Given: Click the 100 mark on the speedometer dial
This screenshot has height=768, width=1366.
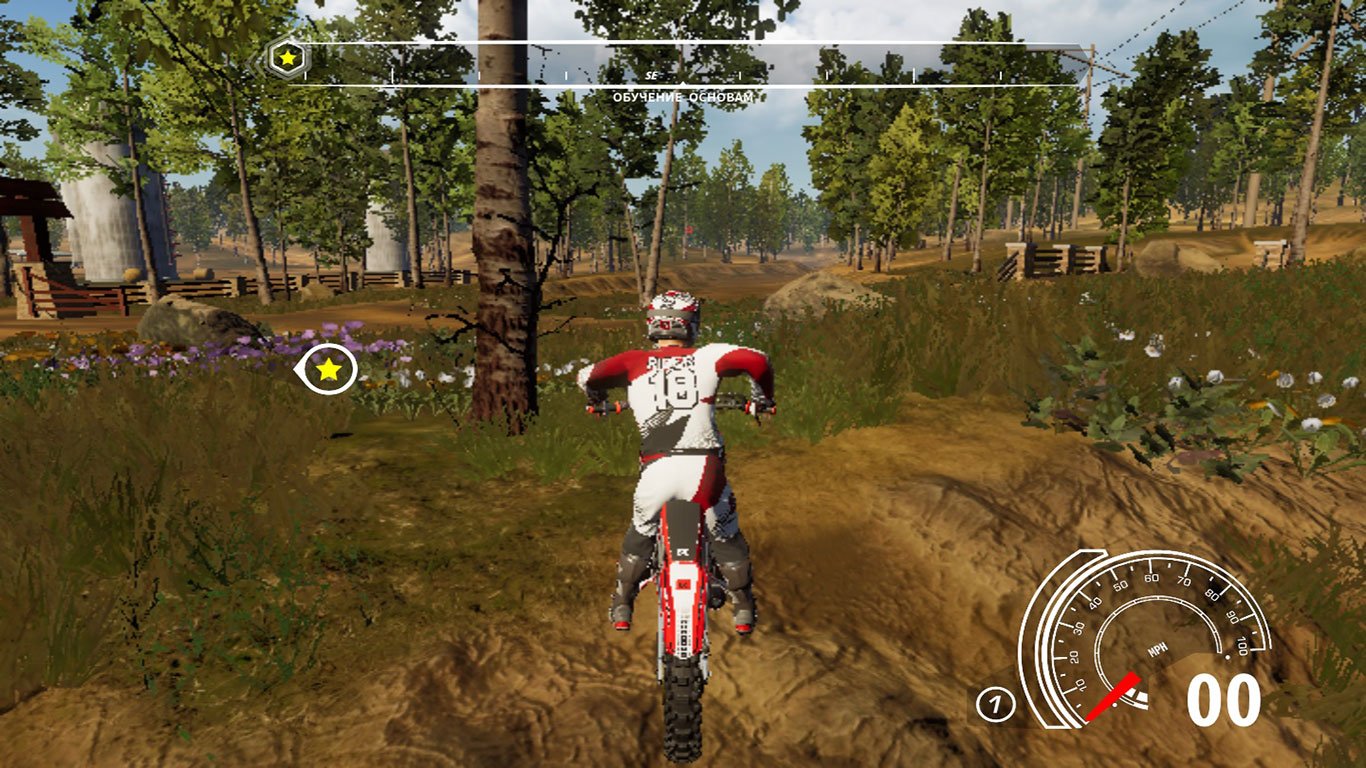Looking at the screenshot, I should [1241, 645].
